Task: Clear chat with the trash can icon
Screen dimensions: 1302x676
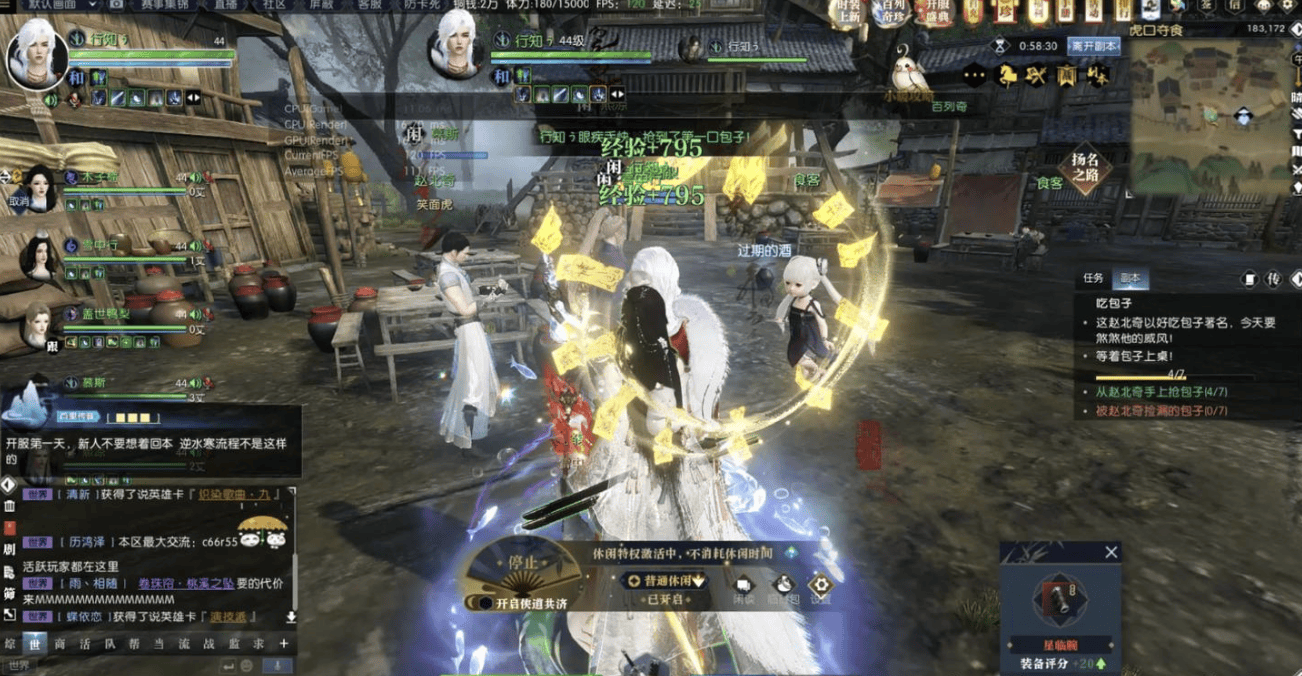Action: pyautogui.click(x=9, y=506)
